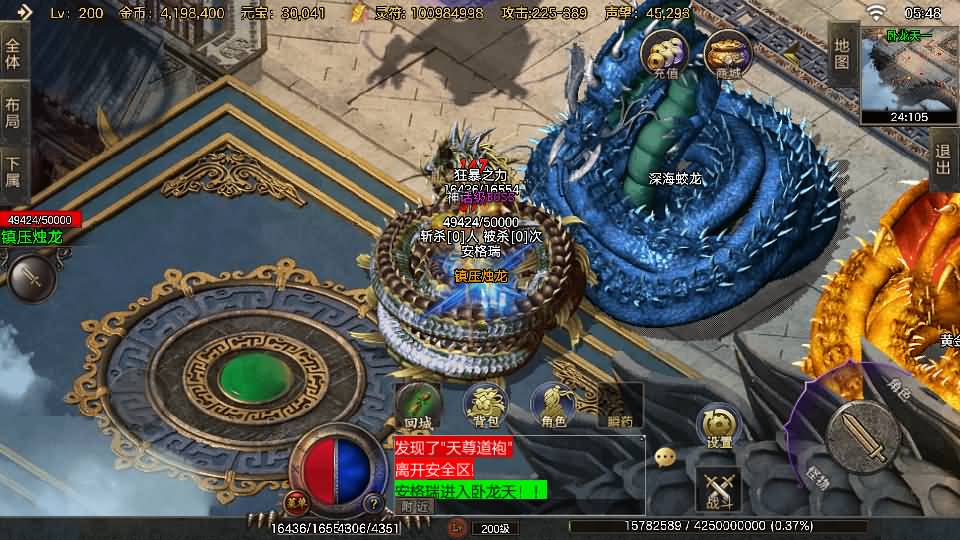Open the 地图 map button
This screenshot has width=960, height=540.
click(x=842, y=53)
